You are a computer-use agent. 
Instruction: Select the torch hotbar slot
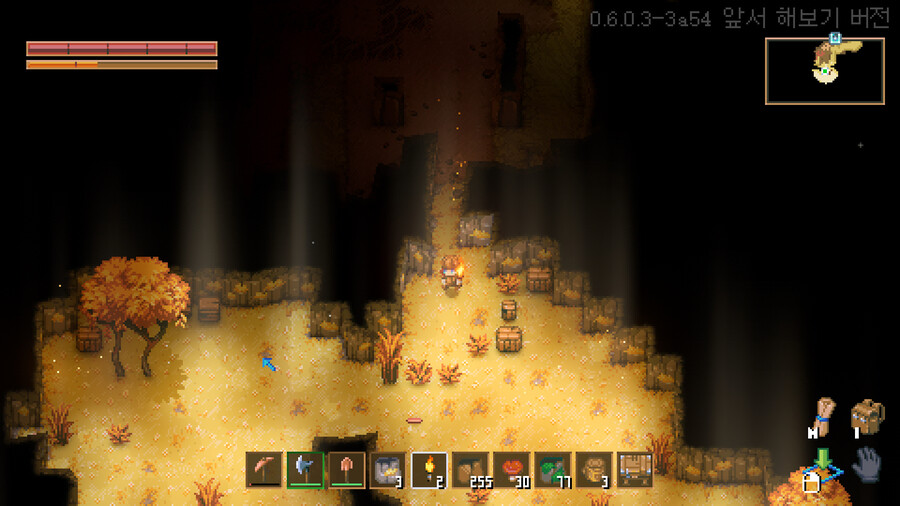click(x=429, y=469)
